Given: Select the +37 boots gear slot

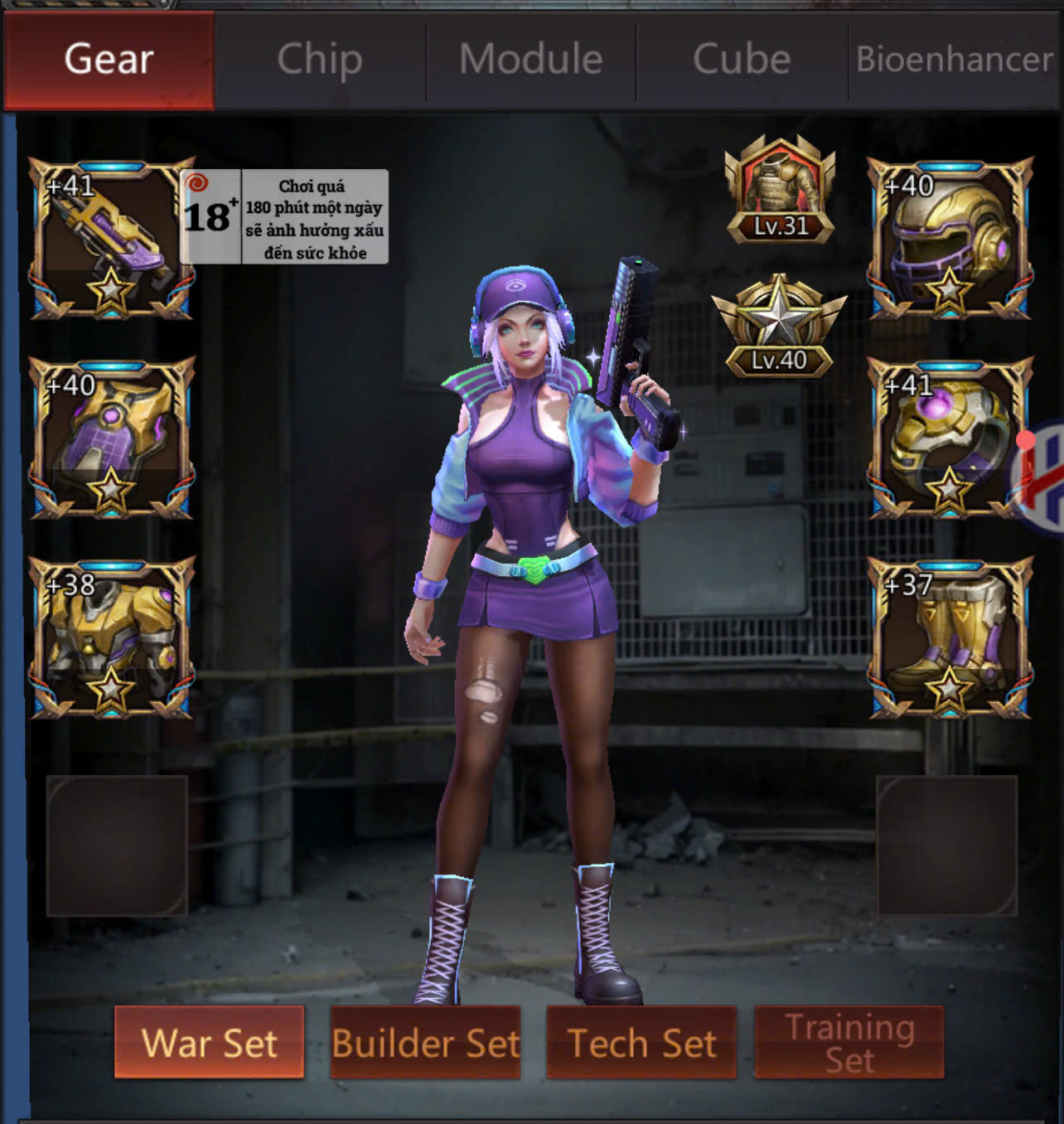Looking at the screenshot, I should click(950, 637).
